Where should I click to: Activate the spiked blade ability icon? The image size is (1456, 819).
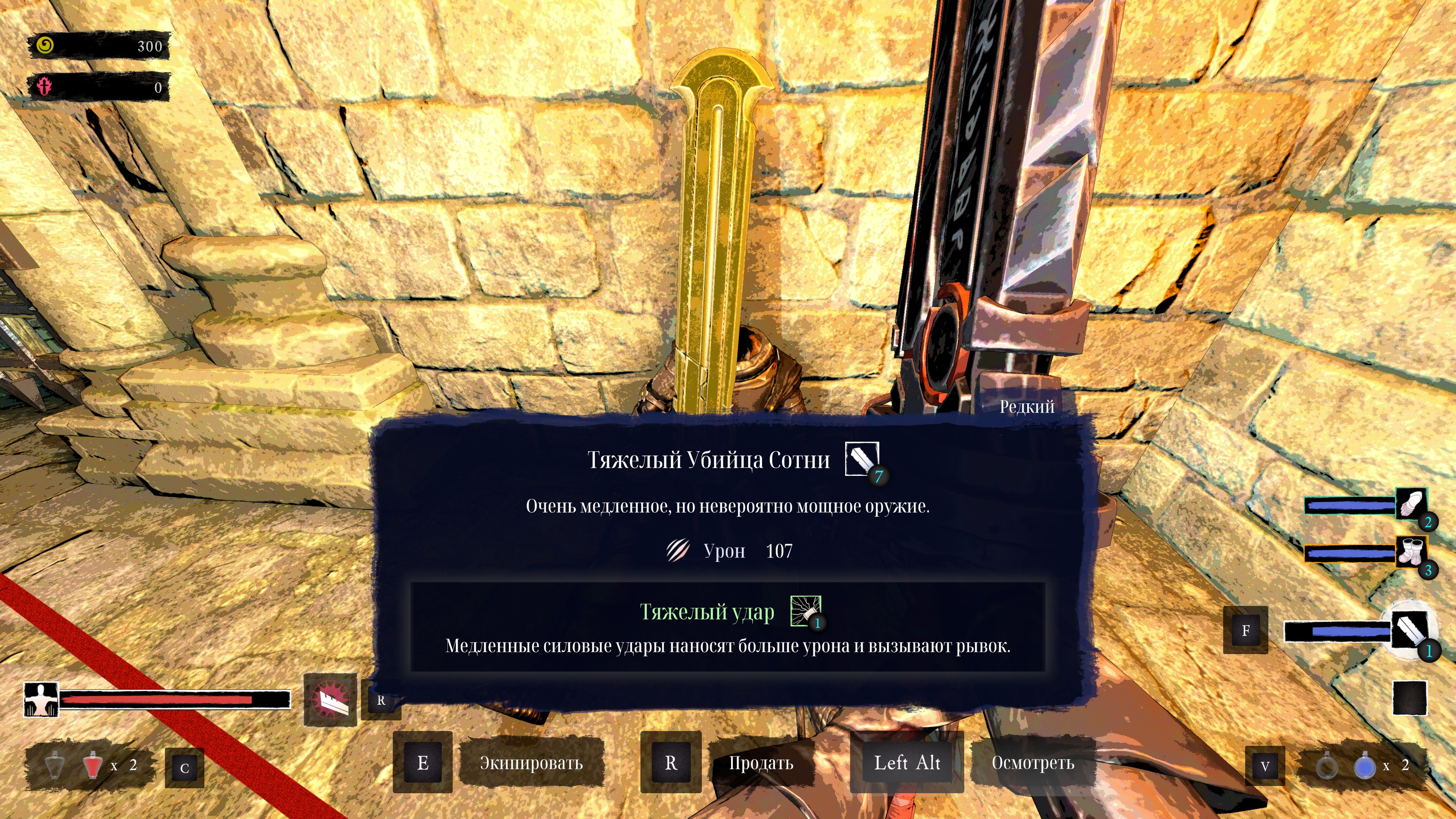tap(330, 700)
